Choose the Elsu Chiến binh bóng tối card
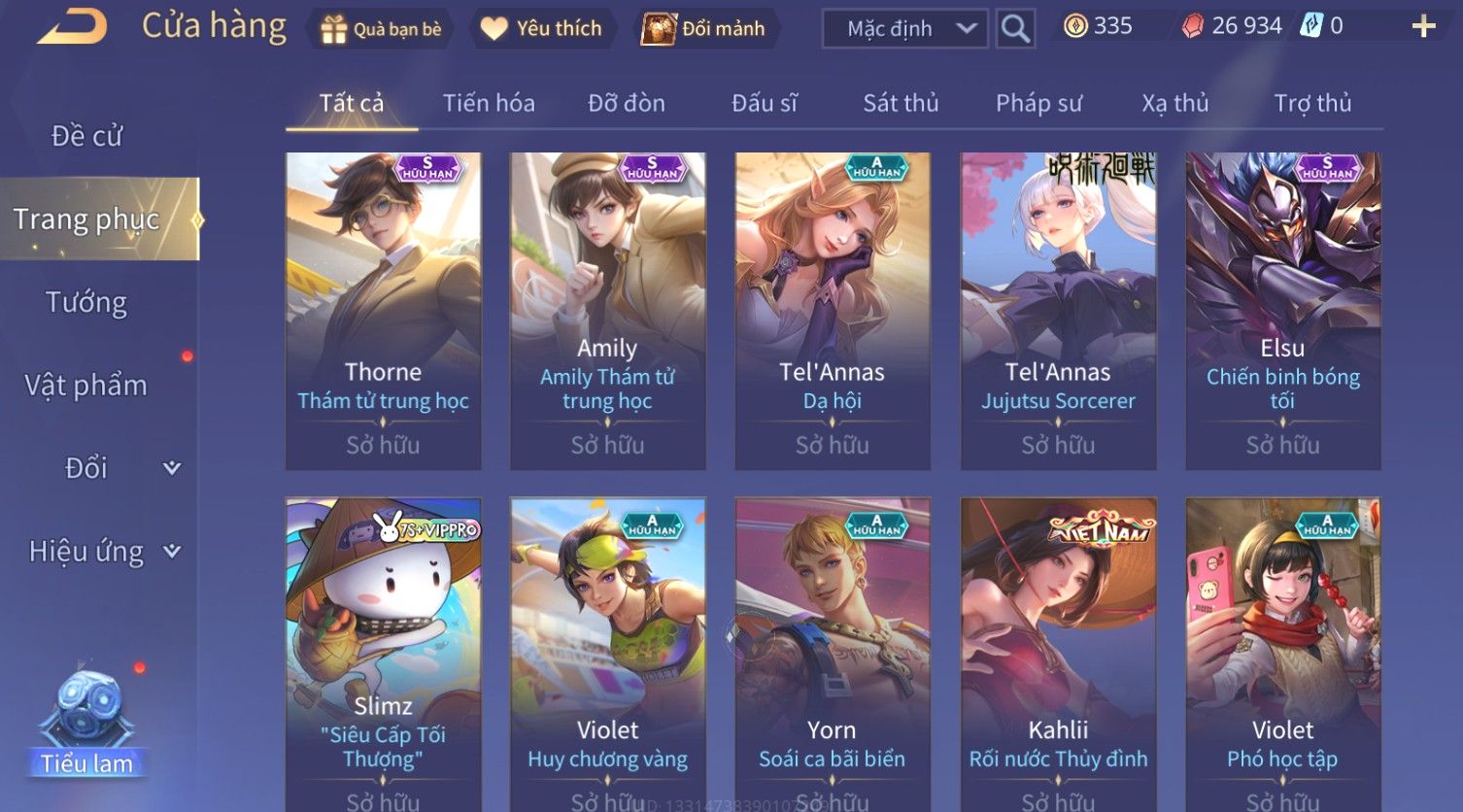Viewport: 1463px width, 812px height. 1282,311
